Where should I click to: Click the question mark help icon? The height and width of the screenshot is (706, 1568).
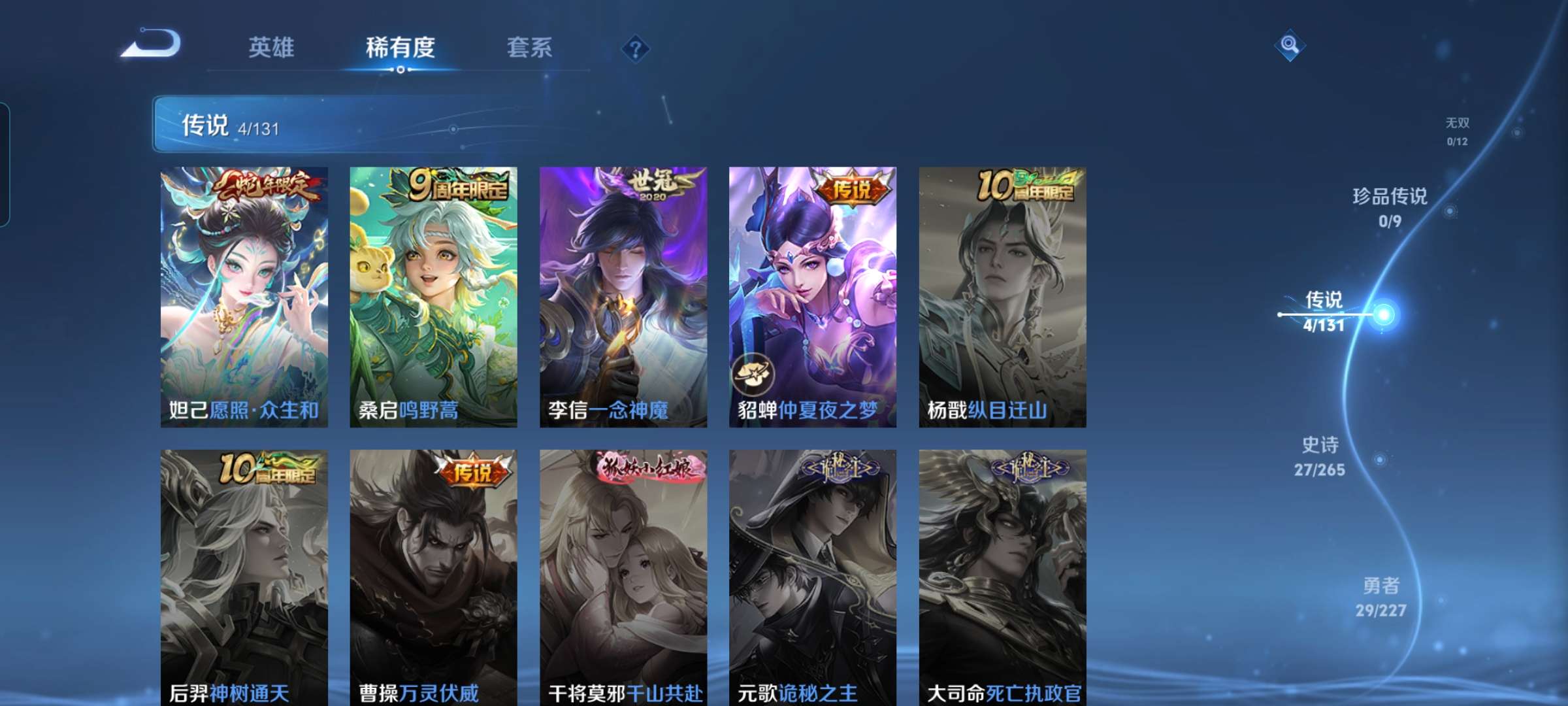636,47
